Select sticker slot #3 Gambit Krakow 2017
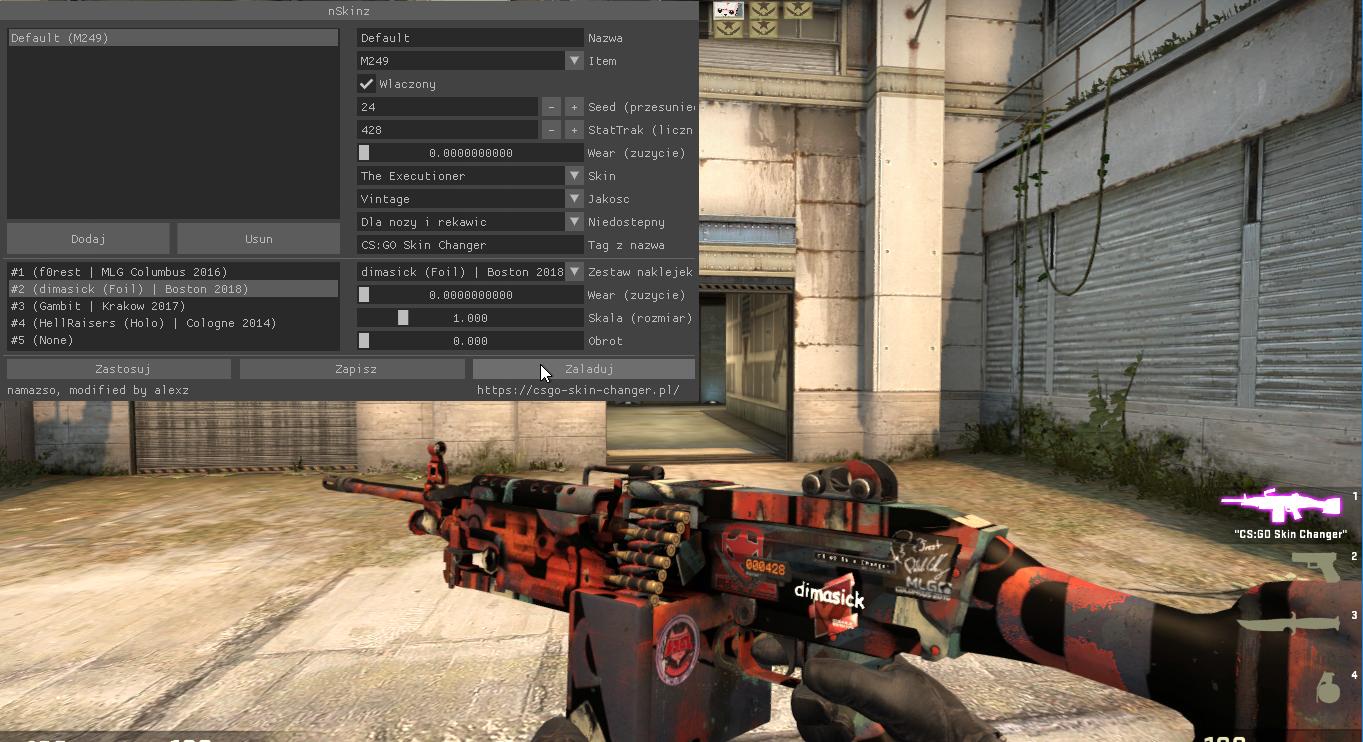Viewport: 1363px width, 742px height. 172,306
